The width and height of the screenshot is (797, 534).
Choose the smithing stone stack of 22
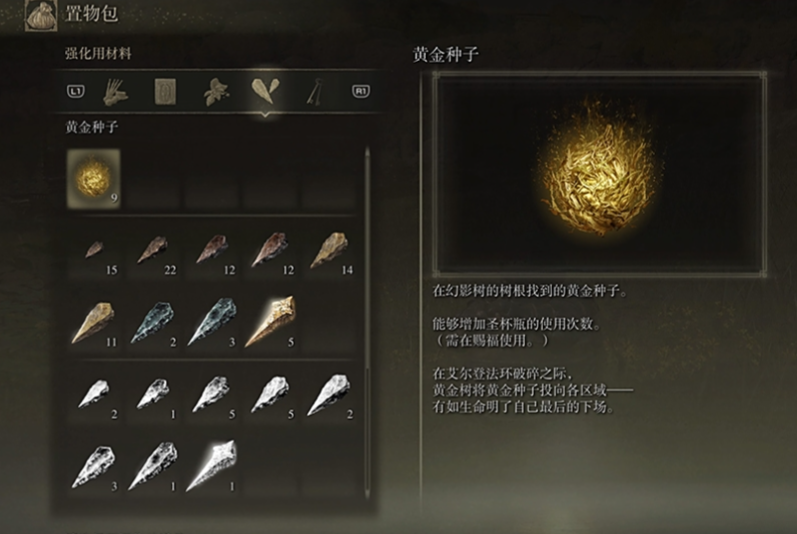pos(152,250)
